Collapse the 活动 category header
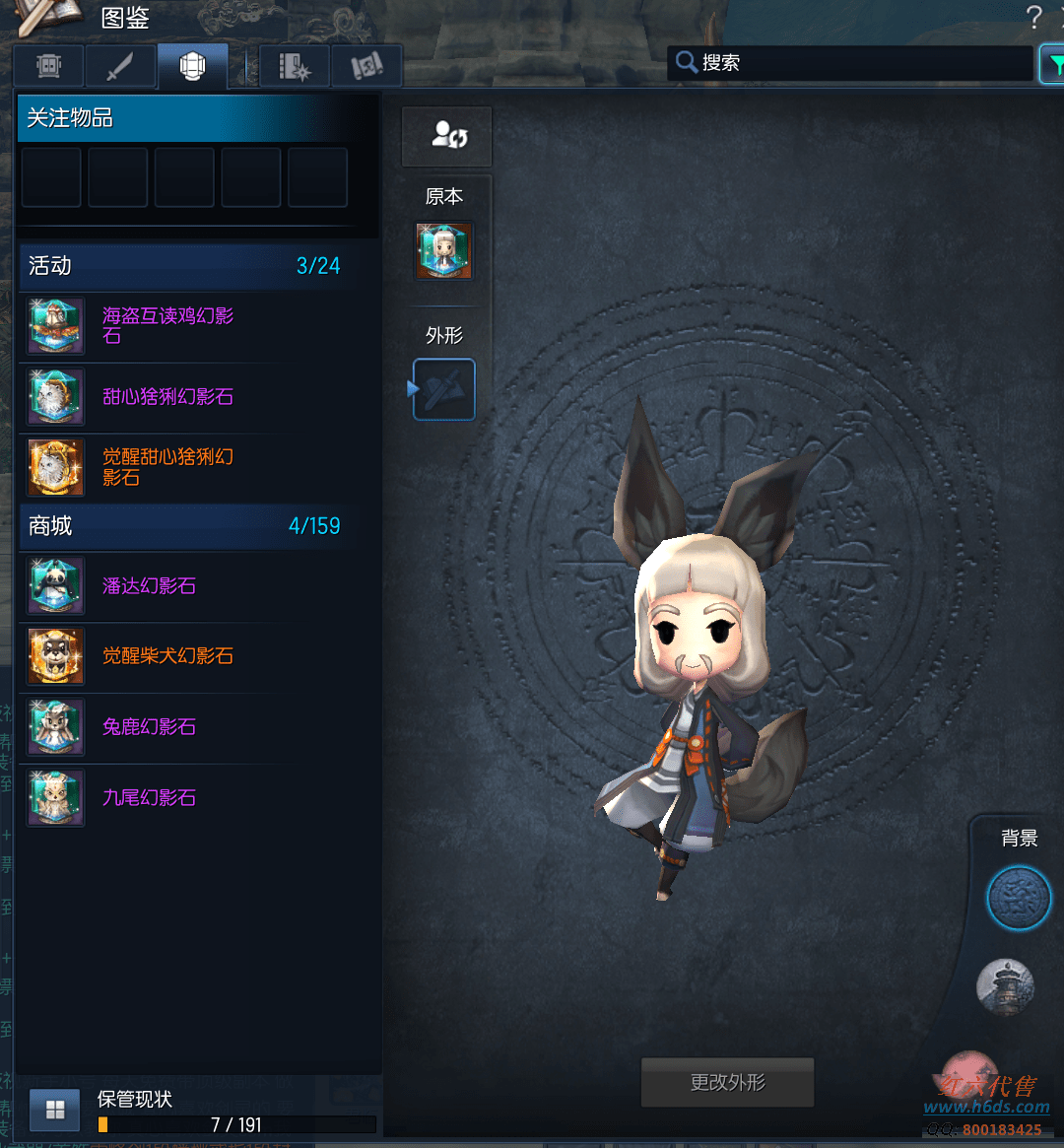The width and height of the screenshot is (1064, 1148). click(183, 266)
